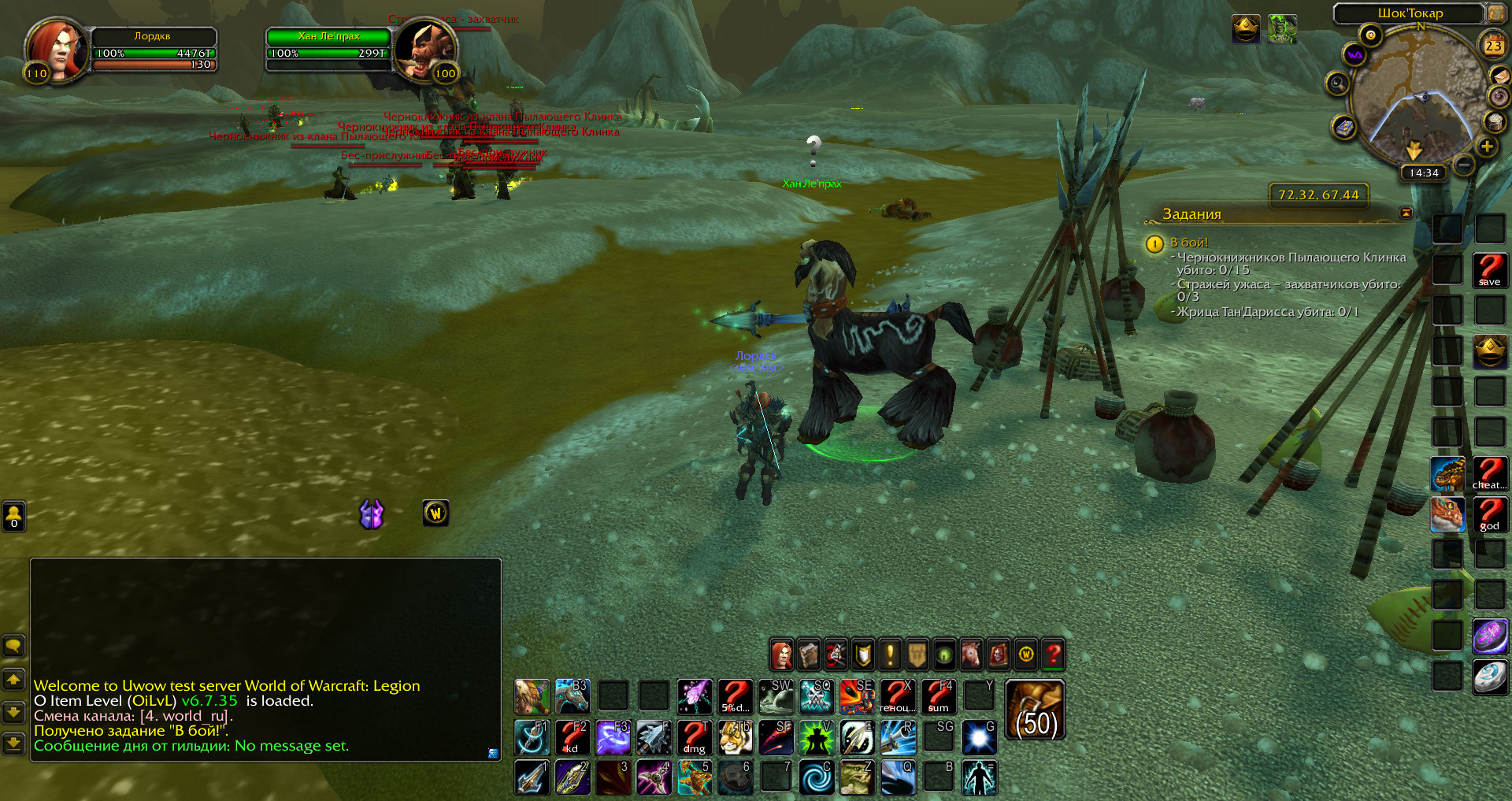1512x801 pixels.
Task: Open the mounts collection horse icon
Action: point(971,654)
